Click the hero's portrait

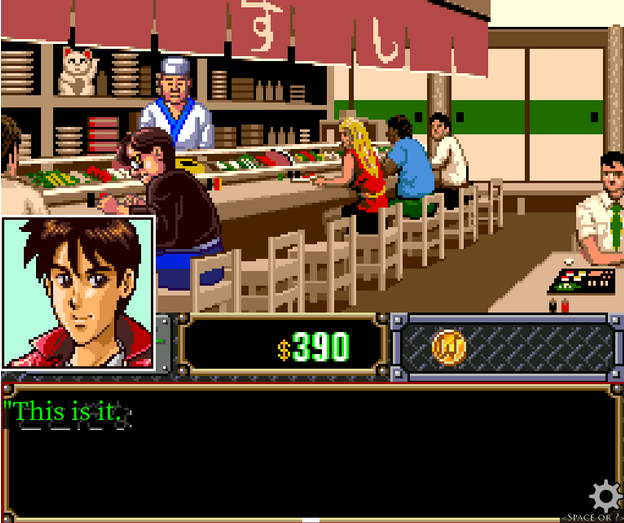coord(78,291)
